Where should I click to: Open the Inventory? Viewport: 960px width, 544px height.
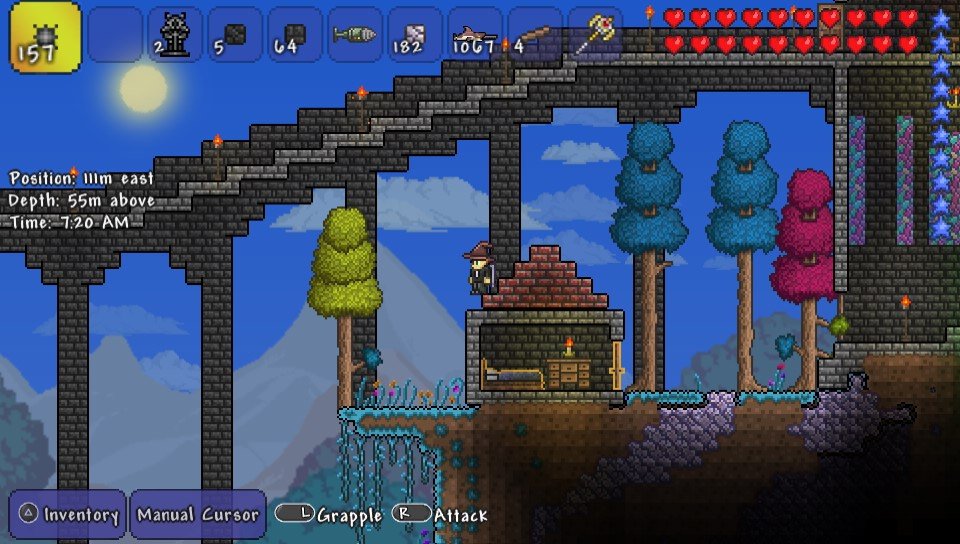pyautogui.click(x=68, y=515)
